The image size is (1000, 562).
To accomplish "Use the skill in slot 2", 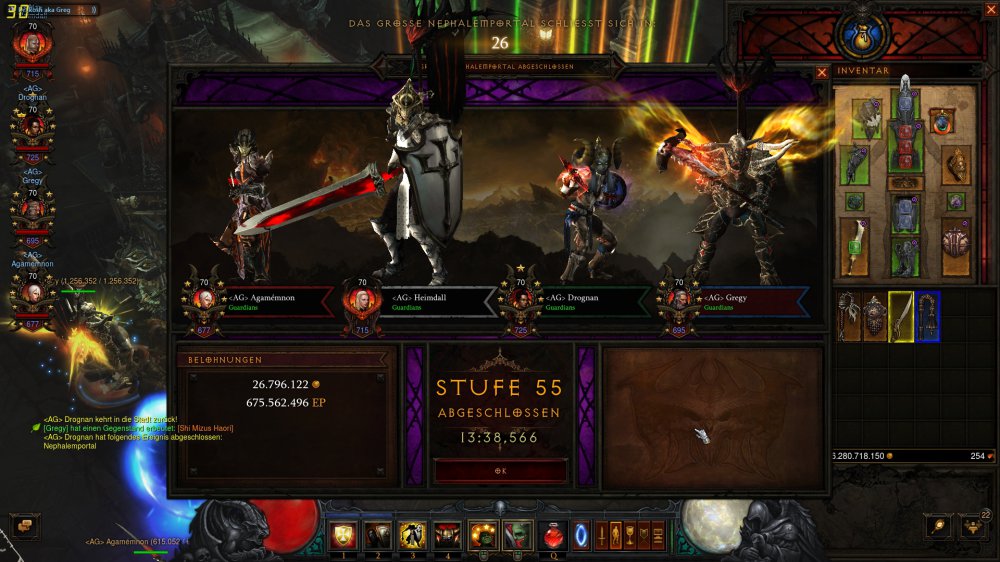I will [378, 535].
